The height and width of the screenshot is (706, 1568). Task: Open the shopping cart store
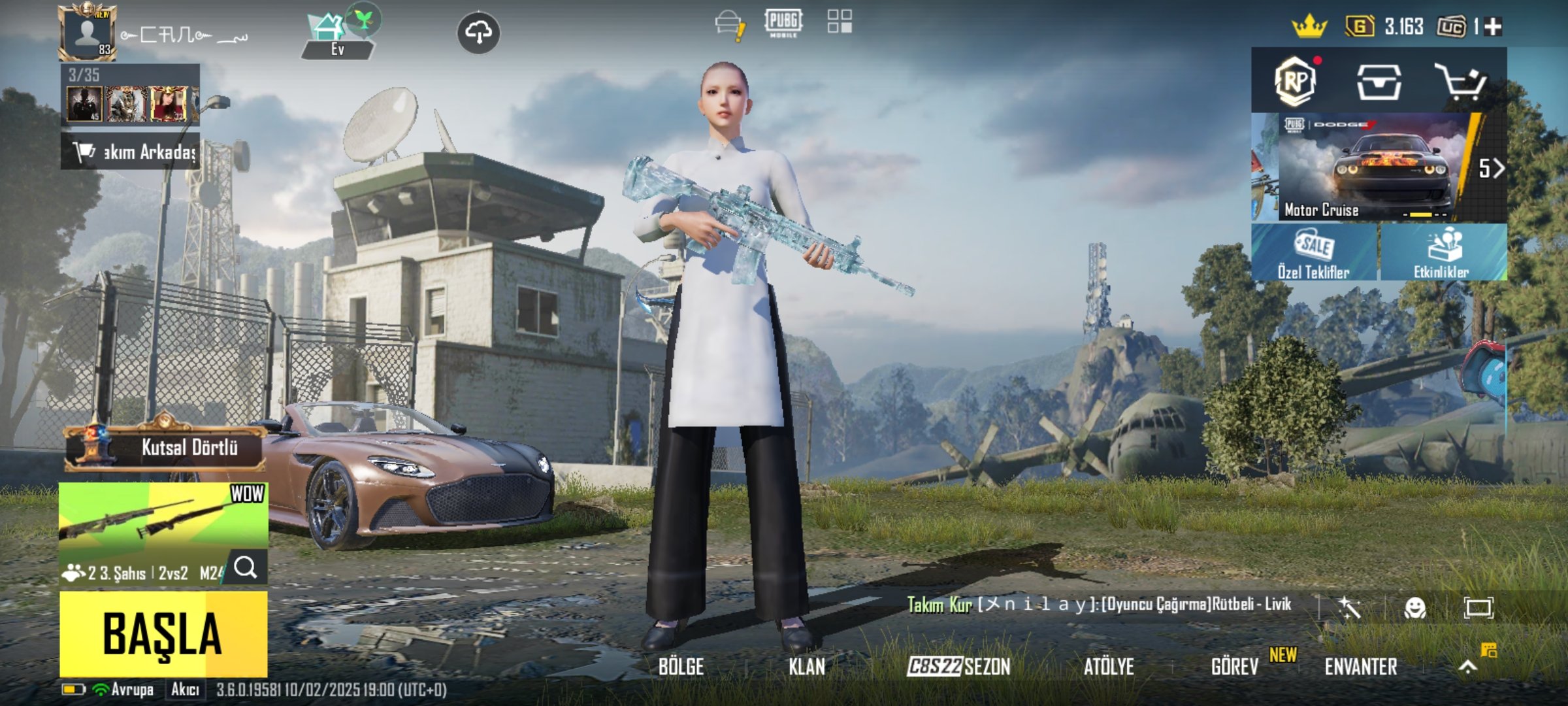(x=1461, y=82)
